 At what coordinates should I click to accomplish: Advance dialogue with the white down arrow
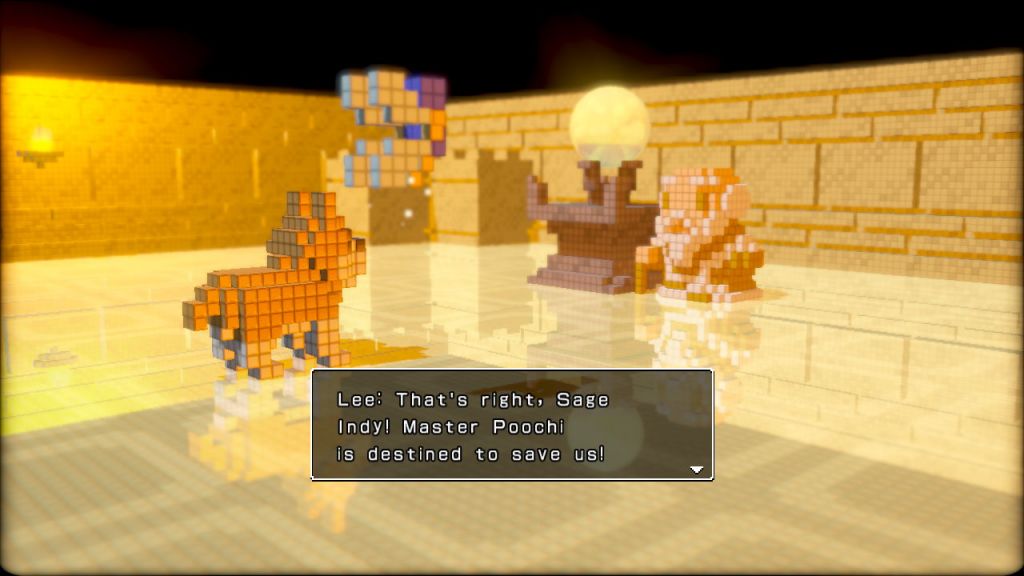(x=696, y=469)
